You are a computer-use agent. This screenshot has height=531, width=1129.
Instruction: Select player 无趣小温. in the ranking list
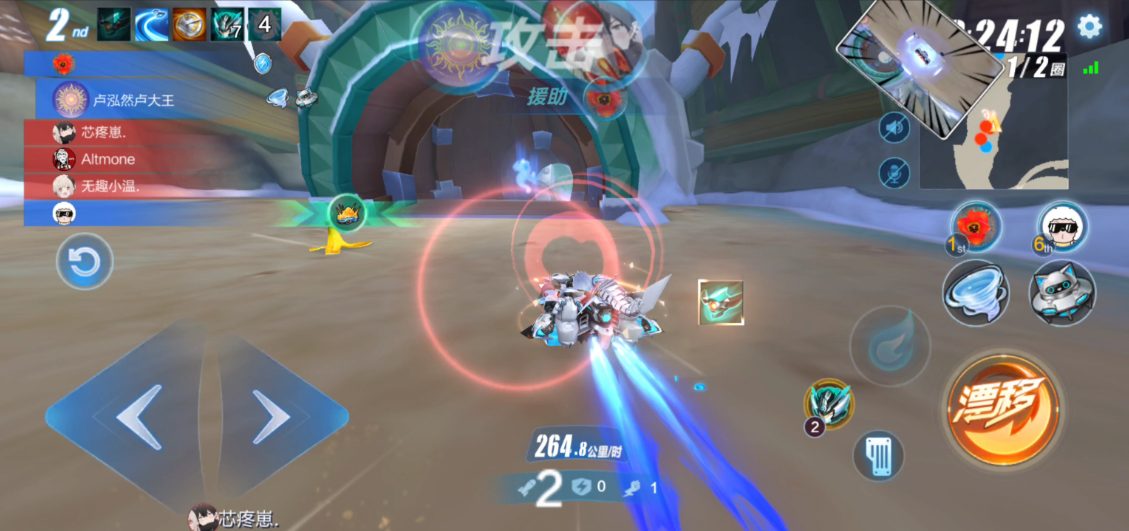click(x=110, y=186)
